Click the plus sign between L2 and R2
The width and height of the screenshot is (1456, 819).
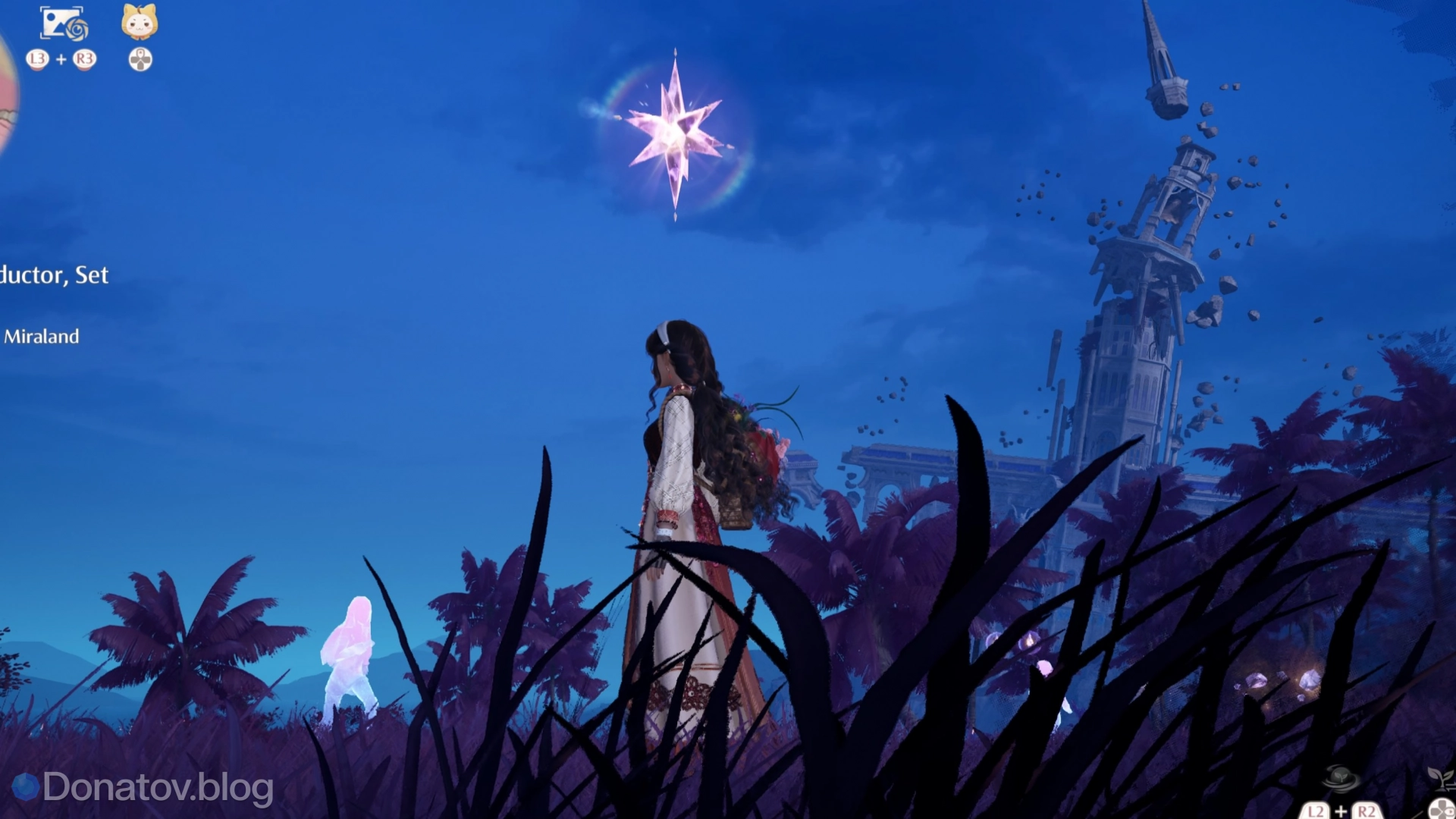[x=1341, y=812]
